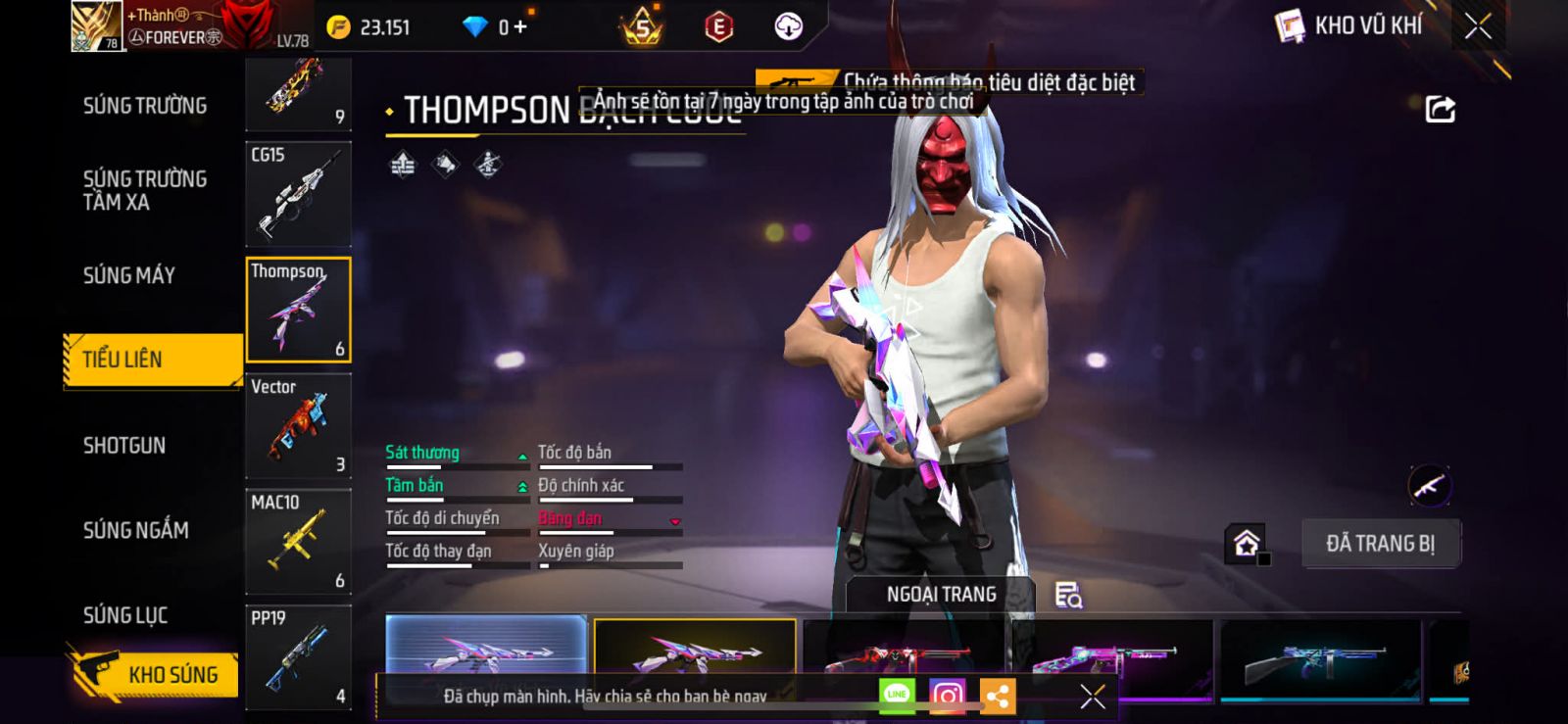
Task: Select the CG15 weapon thumbnail
Action: pyautogui.click(x=298, y=194)
